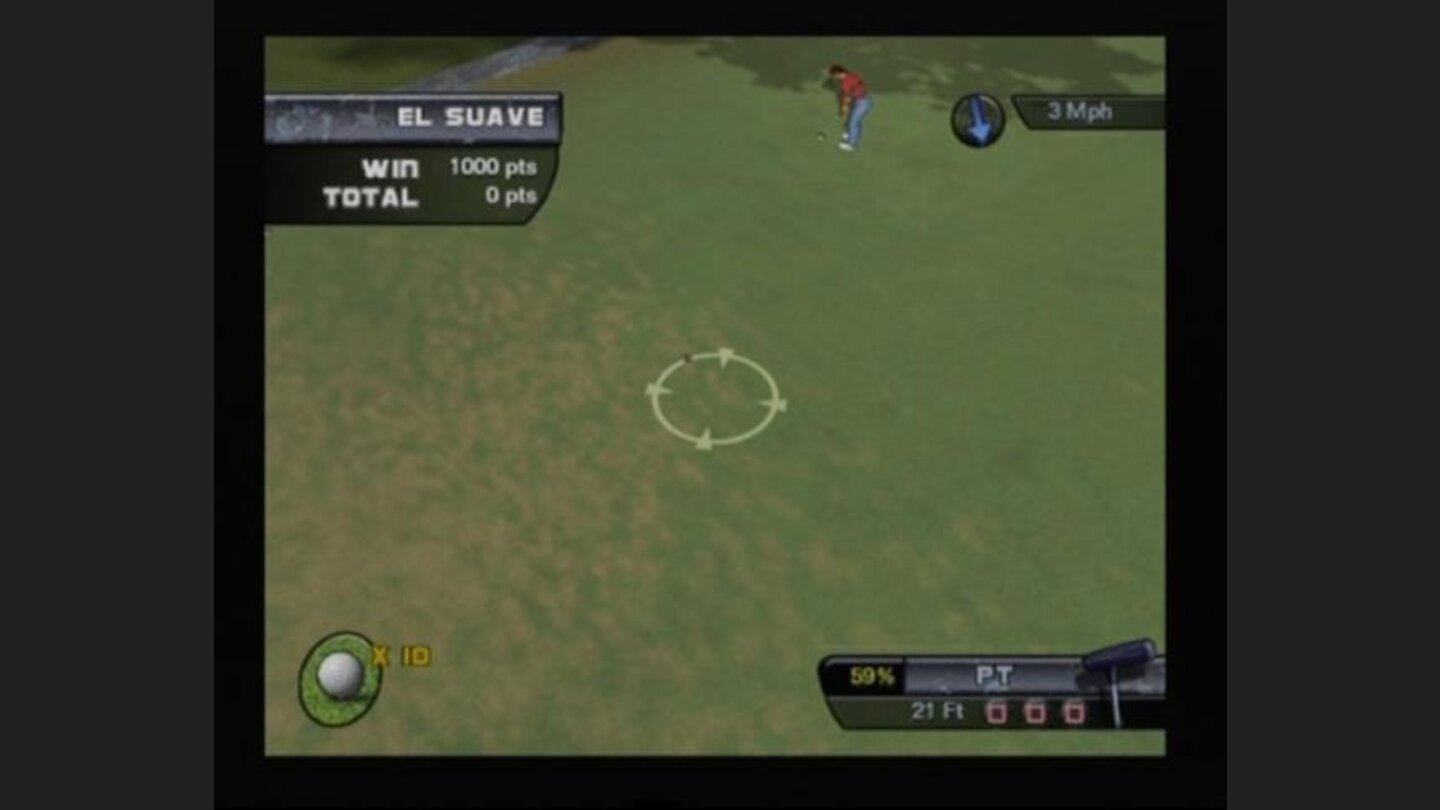Click the flag marker near the aiming reticle

[x=688, y=358]
